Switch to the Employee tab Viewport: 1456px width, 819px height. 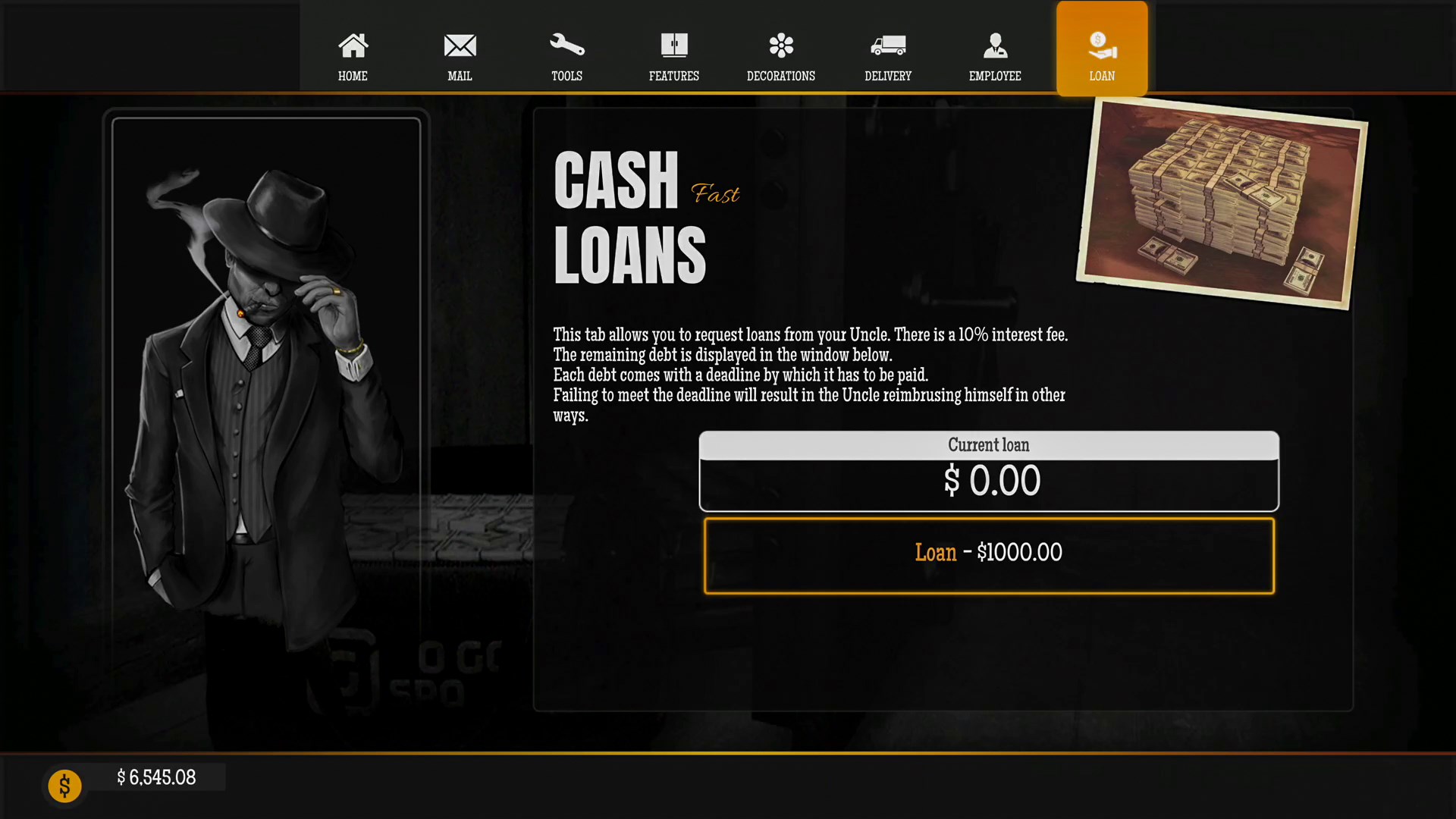(995, 57)
